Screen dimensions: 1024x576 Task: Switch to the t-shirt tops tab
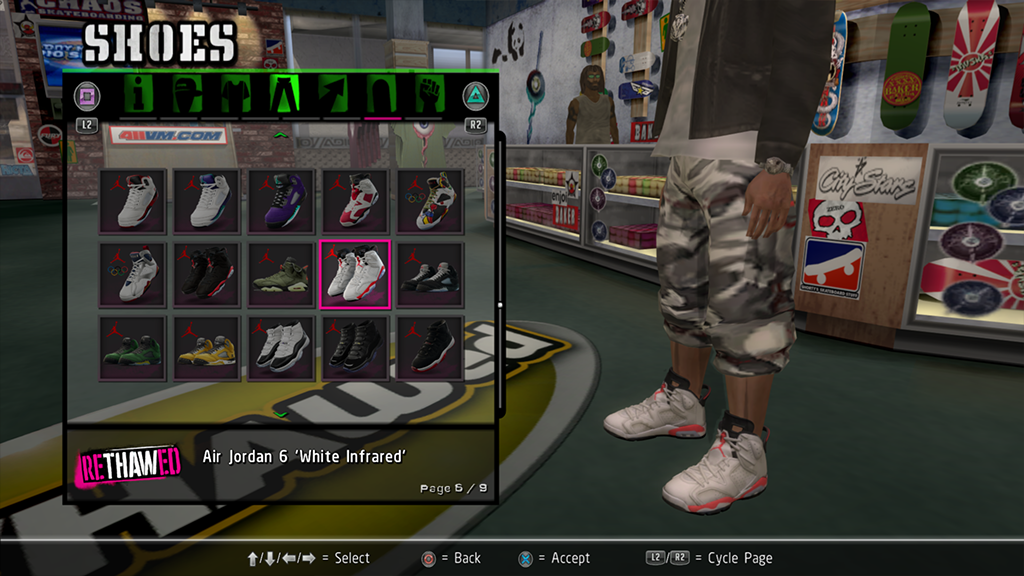coord(234,96)
